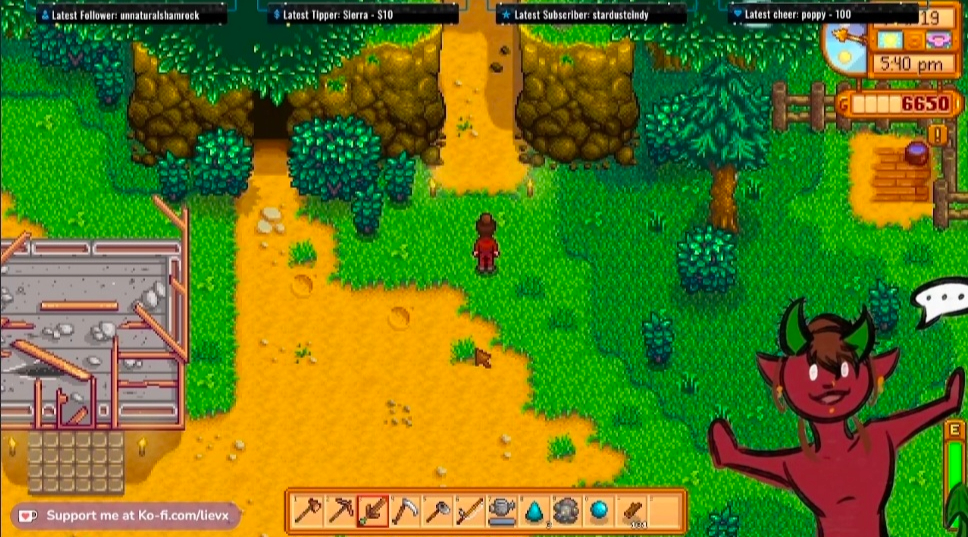Viewport: 968px width, 537px height.
Task: Select the hoe tool slot
Action: pos(437,512)
